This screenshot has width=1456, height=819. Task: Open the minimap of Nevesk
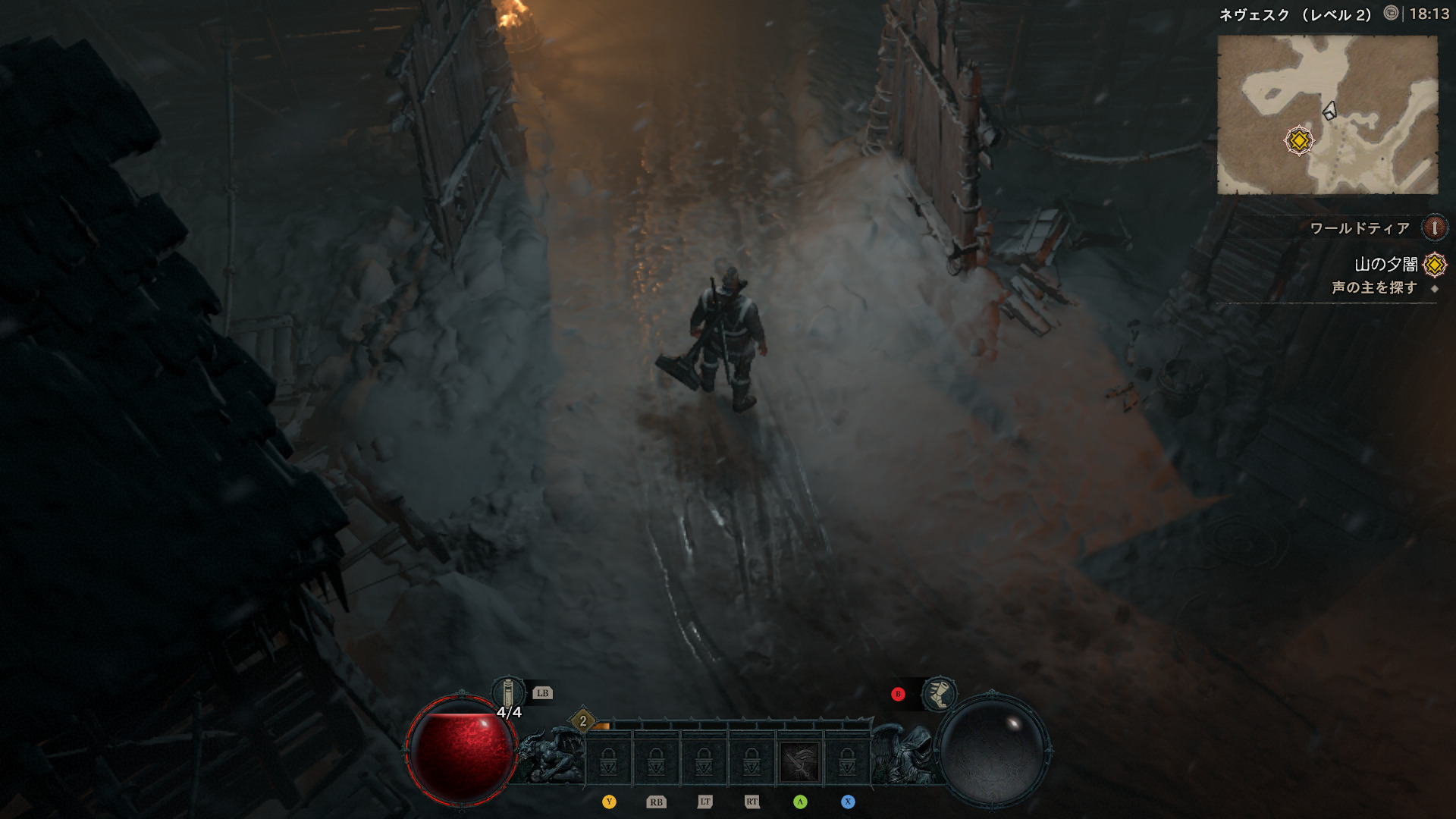[1327, 114]
